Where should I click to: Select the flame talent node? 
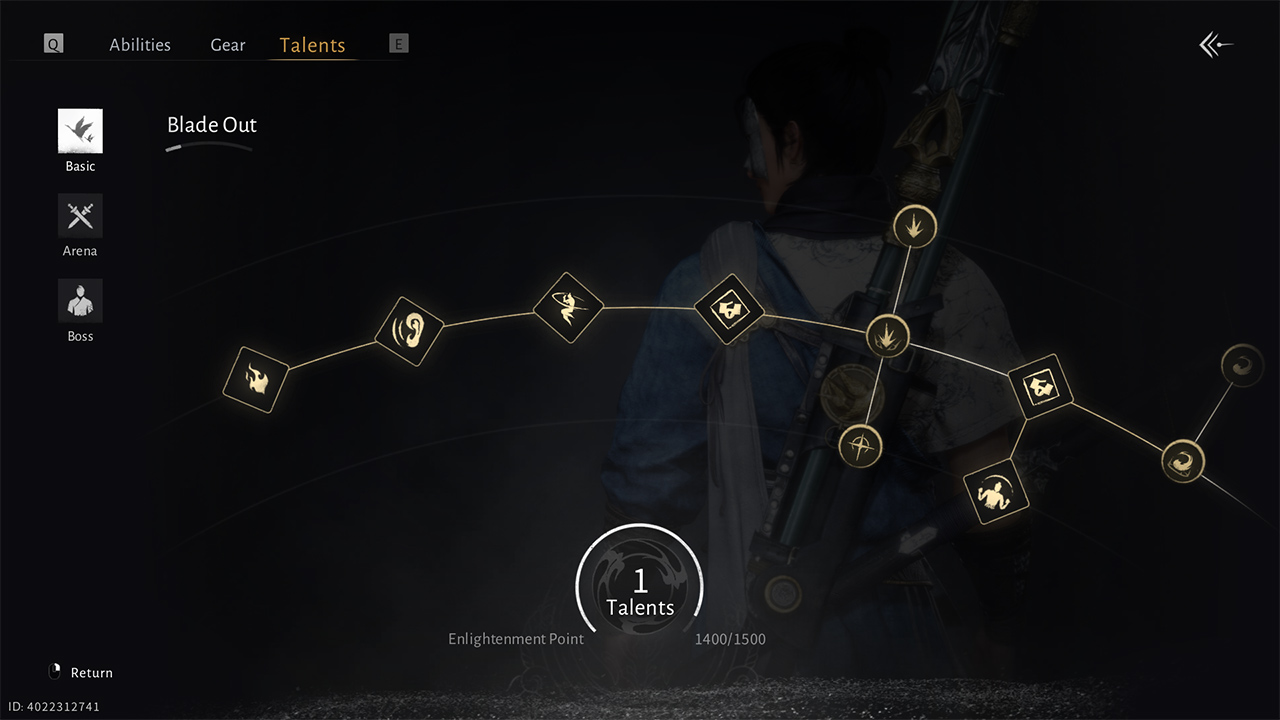pyautogui.click(x=255, y=380)
